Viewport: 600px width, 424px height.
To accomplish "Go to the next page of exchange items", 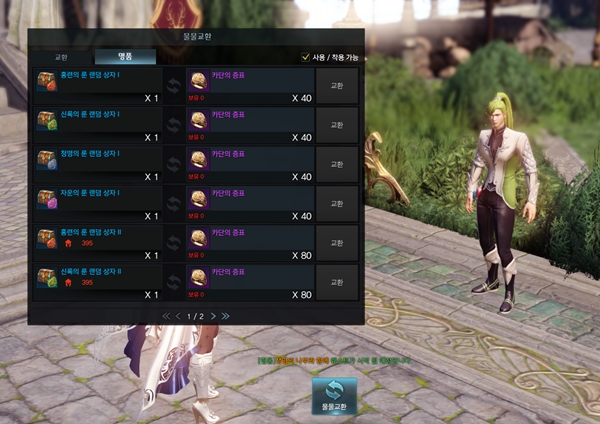I will (212, 316).
